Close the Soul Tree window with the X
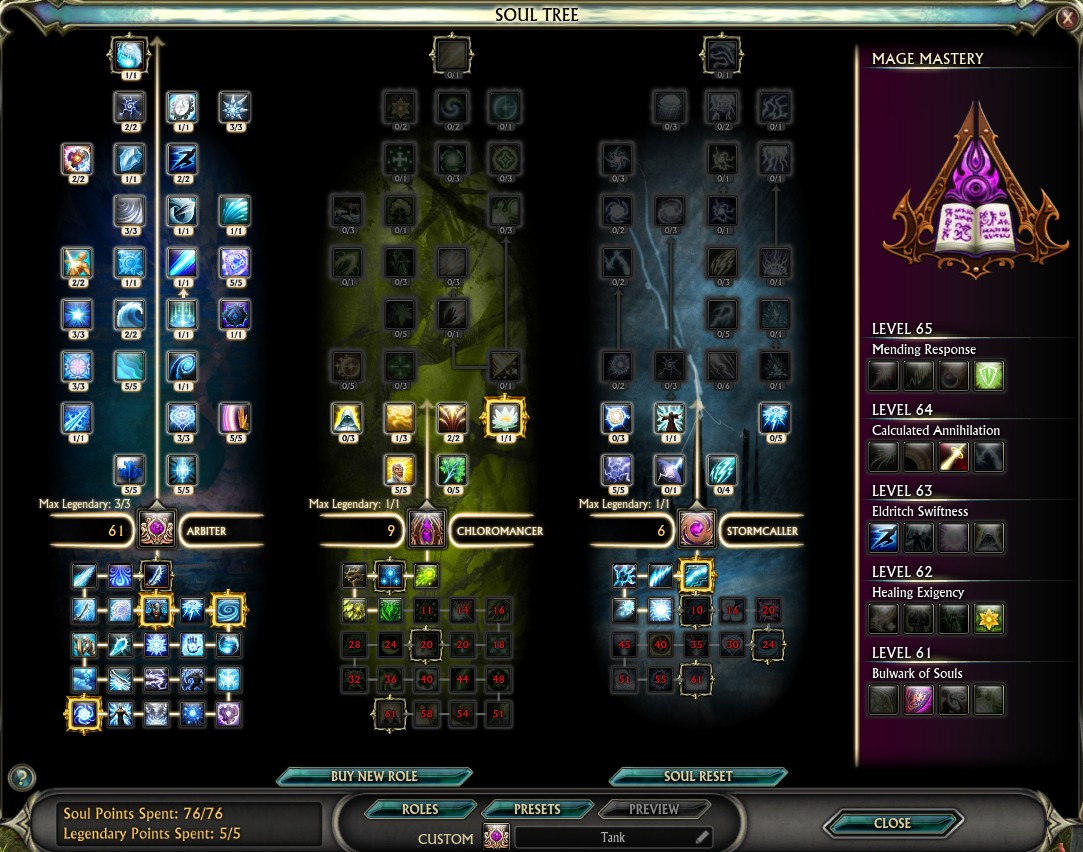The width and height of the screenshot is (1083, 852). pyautogui.click(x=1068, y=17)
